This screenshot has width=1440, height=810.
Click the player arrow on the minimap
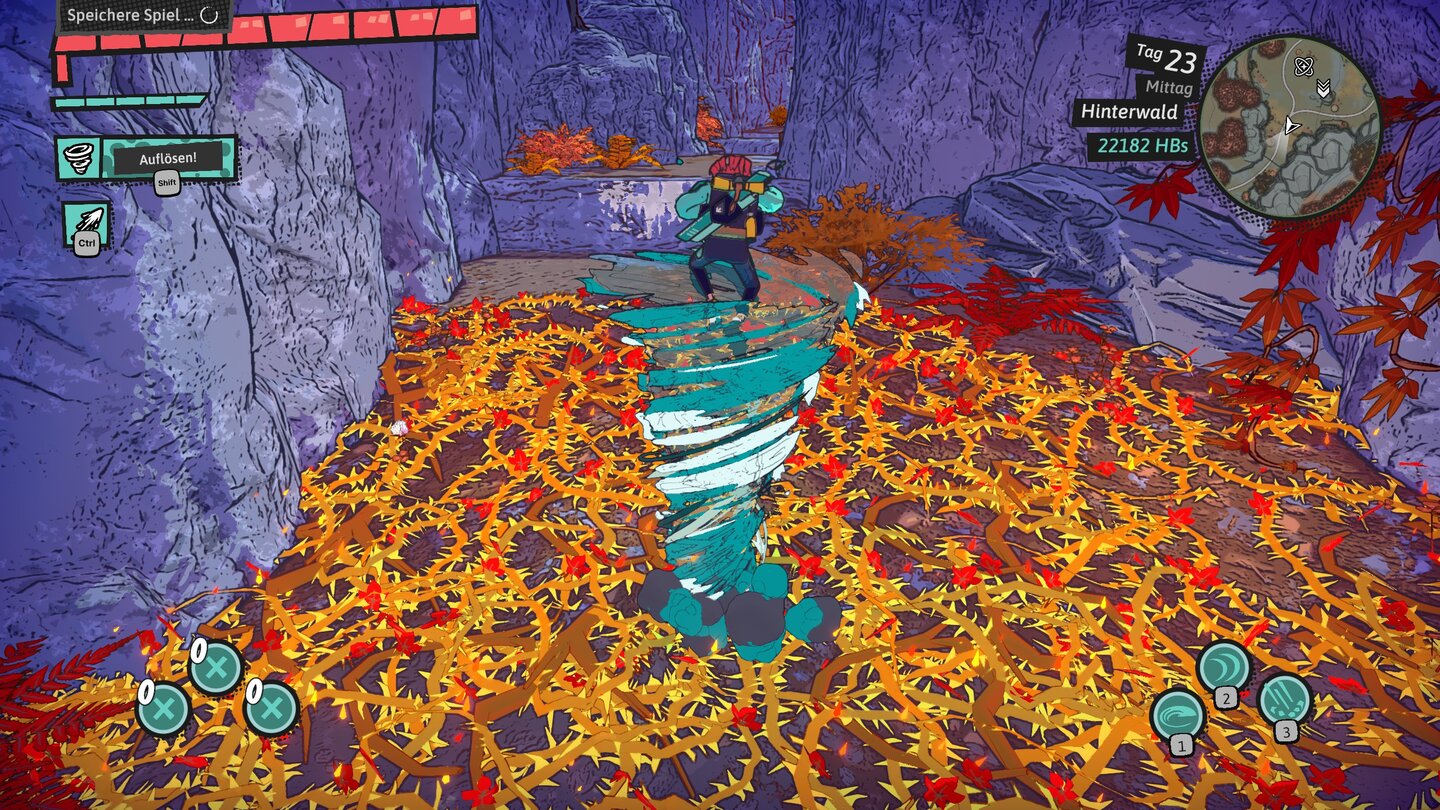[x=1292, y=126]
